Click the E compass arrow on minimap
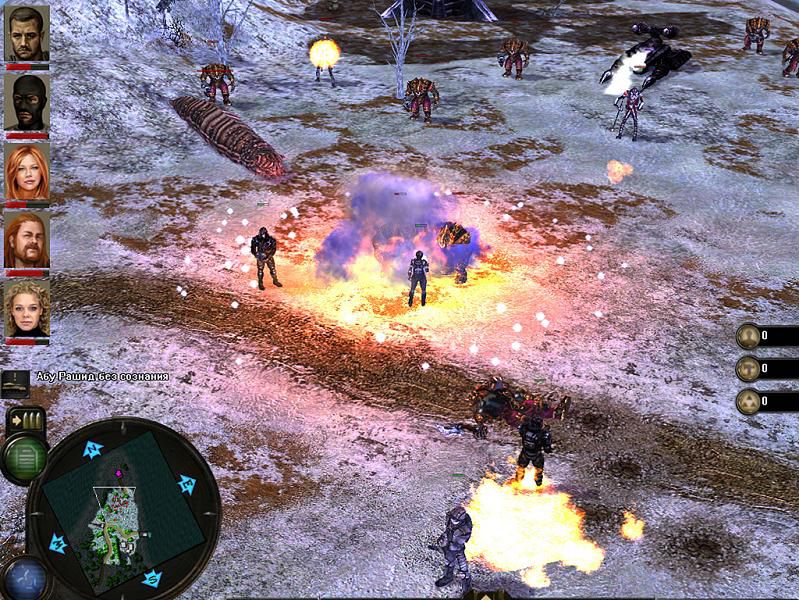The image size is (799, 600). (186, 485)
